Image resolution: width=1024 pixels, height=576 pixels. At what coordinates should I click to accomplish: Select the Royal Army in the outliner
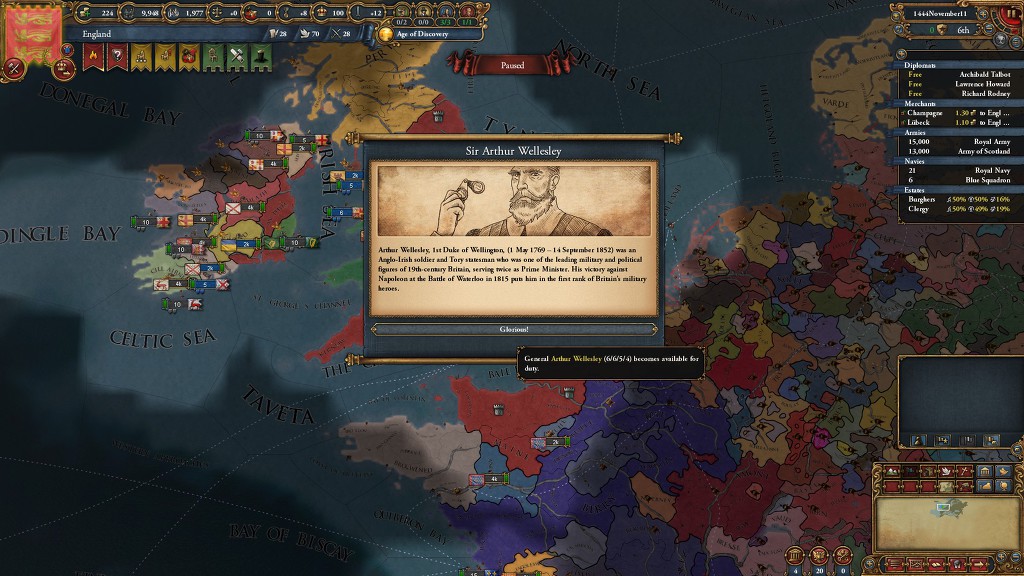[958, 141]
